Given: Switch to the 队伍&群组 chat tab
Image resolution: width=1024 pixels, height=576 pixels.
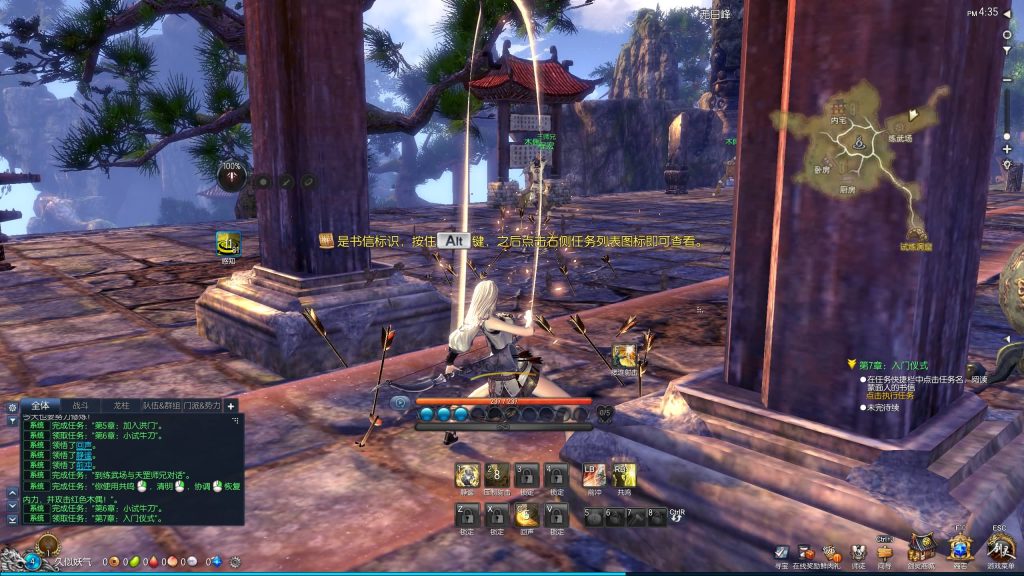Looking at the screenshot, I should (x=161, y=405).
